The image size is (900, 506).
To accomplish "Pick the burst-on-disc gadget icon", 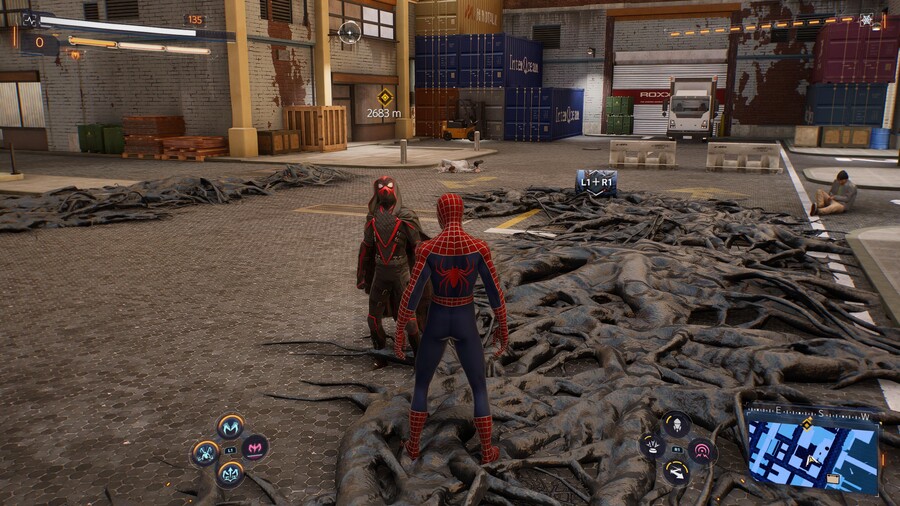I will tap(652, 447).
